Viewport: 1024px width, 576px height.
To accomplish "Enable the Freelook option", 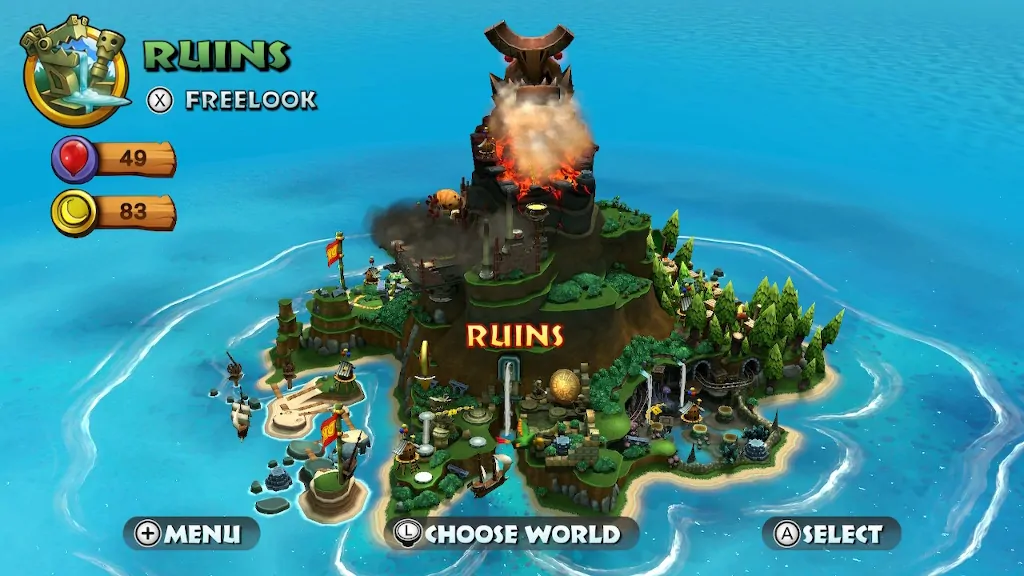I will (232, 100).
